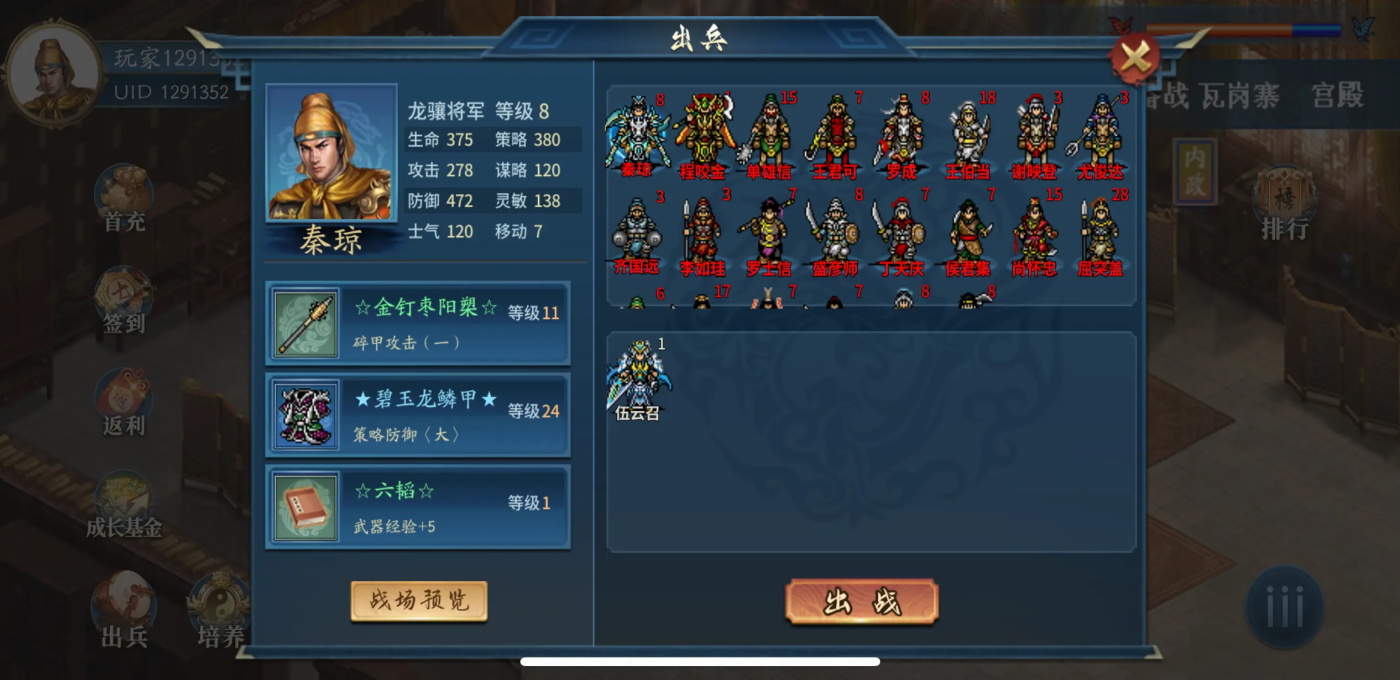Select the 六韬 book item slot

pyautogui.click(x=418, y=507)
